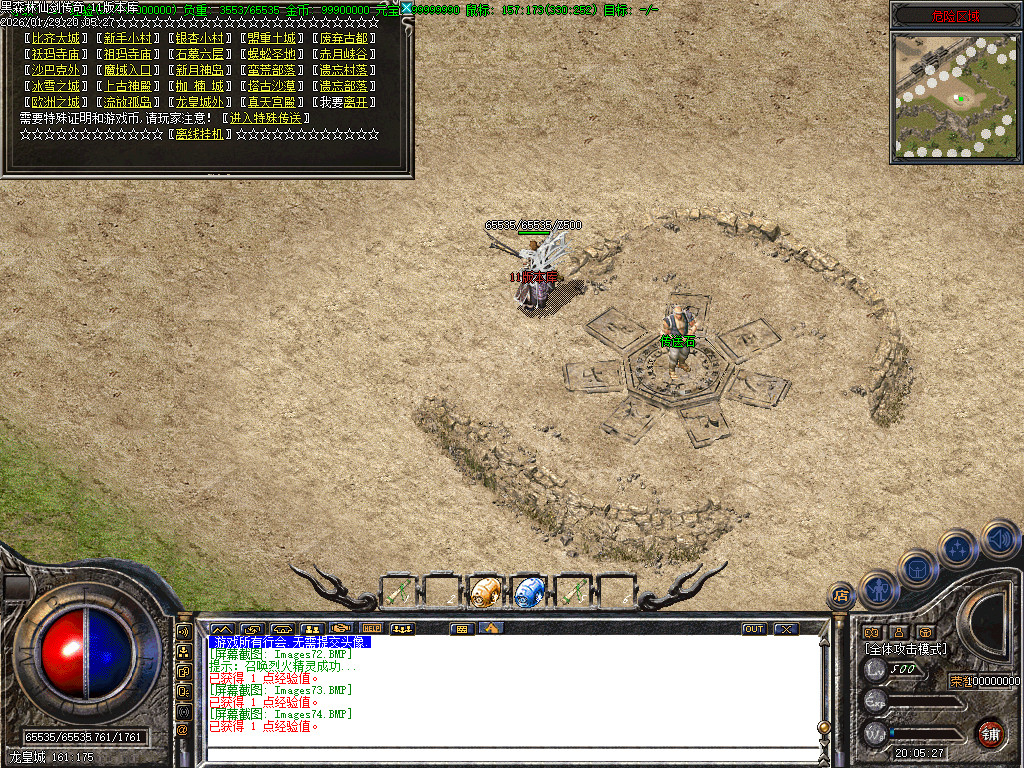The height and width of the screenshot is (768, 1024).
Task: Close the teleport dialog with the X
Action: click(x=406, y=9)
